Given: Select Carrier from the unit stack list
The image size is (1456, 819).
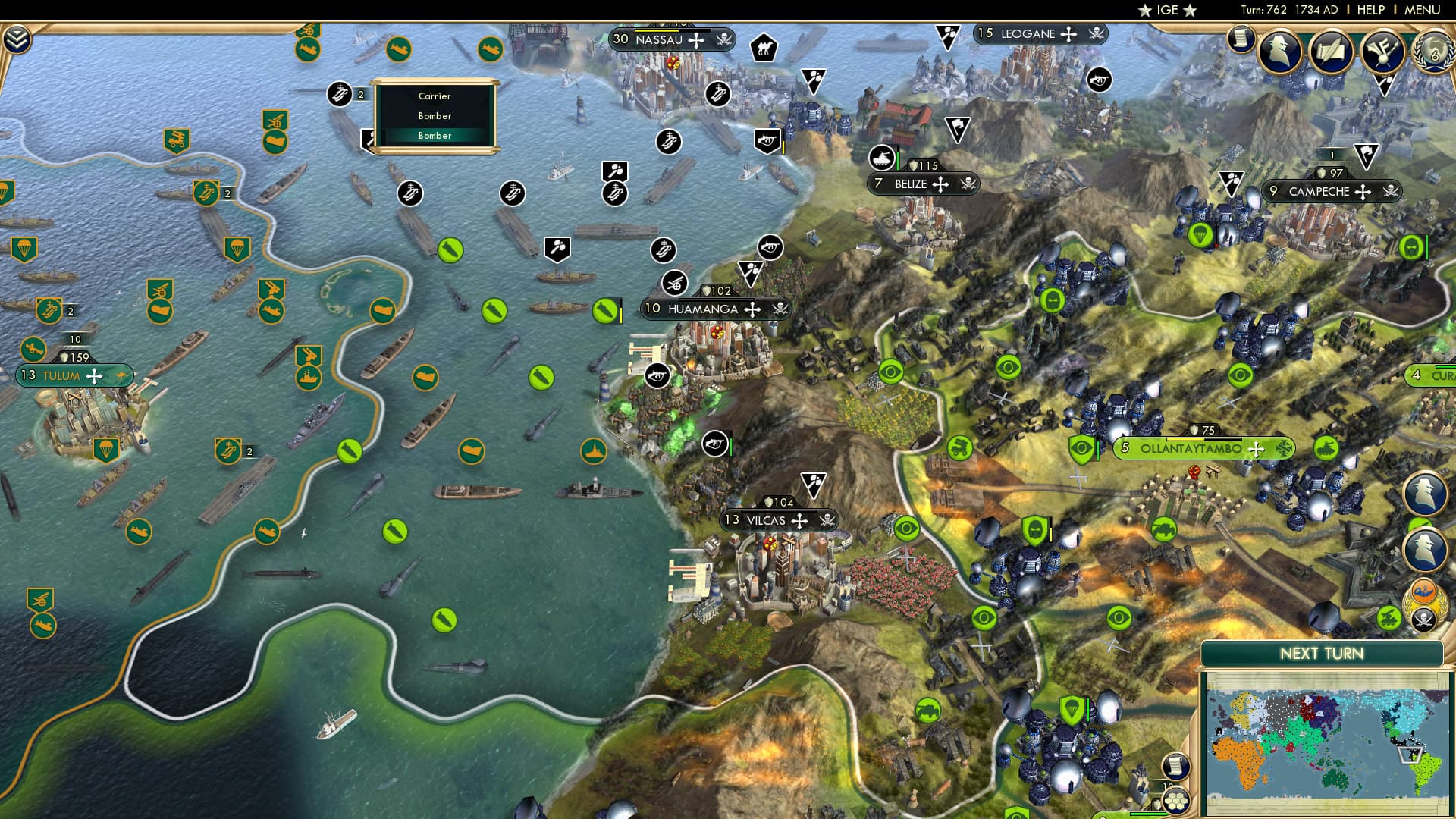Looking at the screenshot, I should [434, 96].
